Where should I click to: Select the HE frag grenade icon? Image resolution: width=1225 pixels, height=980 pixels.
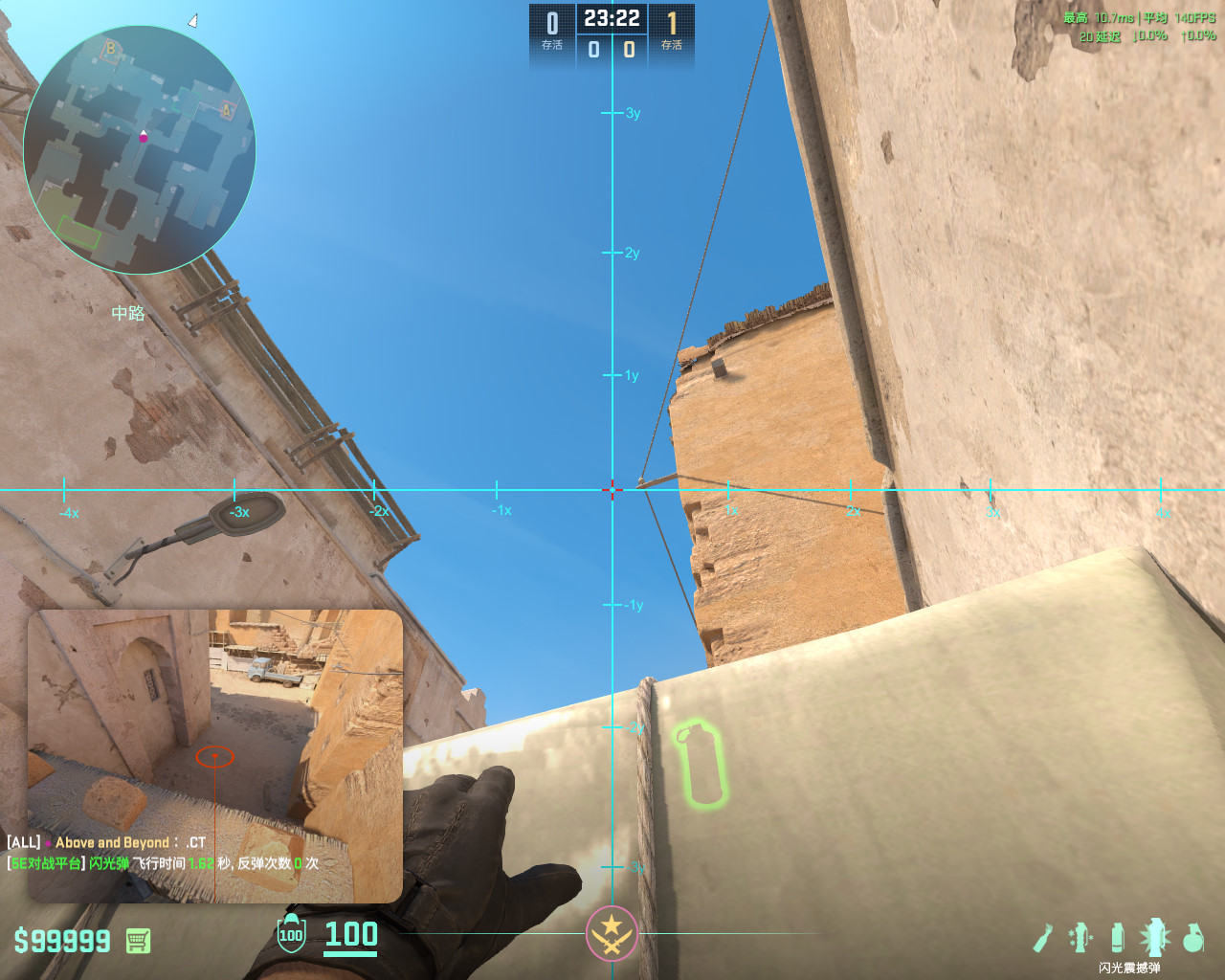click(x=1193, y=940)
